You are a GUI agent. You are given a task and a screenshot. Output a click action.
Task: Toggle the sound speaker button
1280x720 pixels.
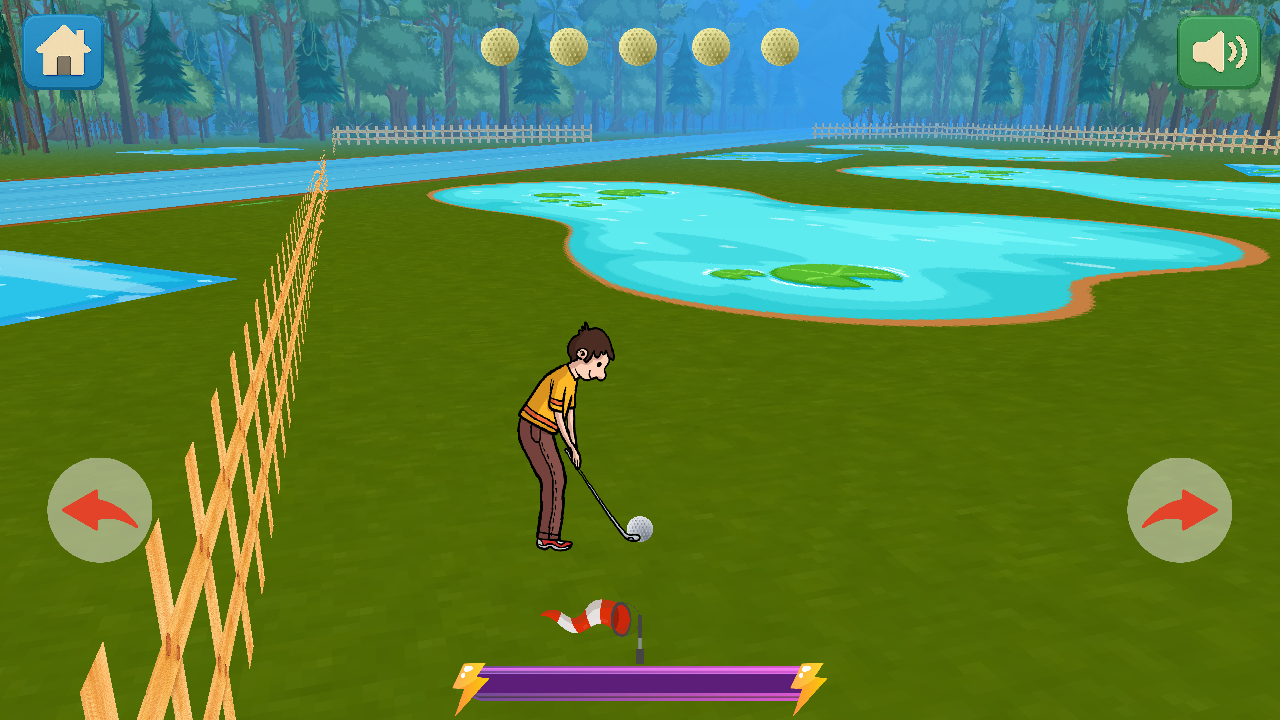1218,51
